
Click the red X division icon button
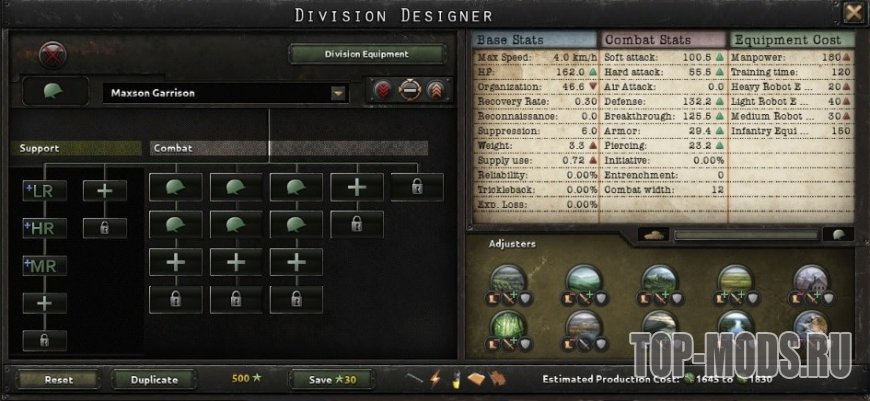(x=52, y=54)
